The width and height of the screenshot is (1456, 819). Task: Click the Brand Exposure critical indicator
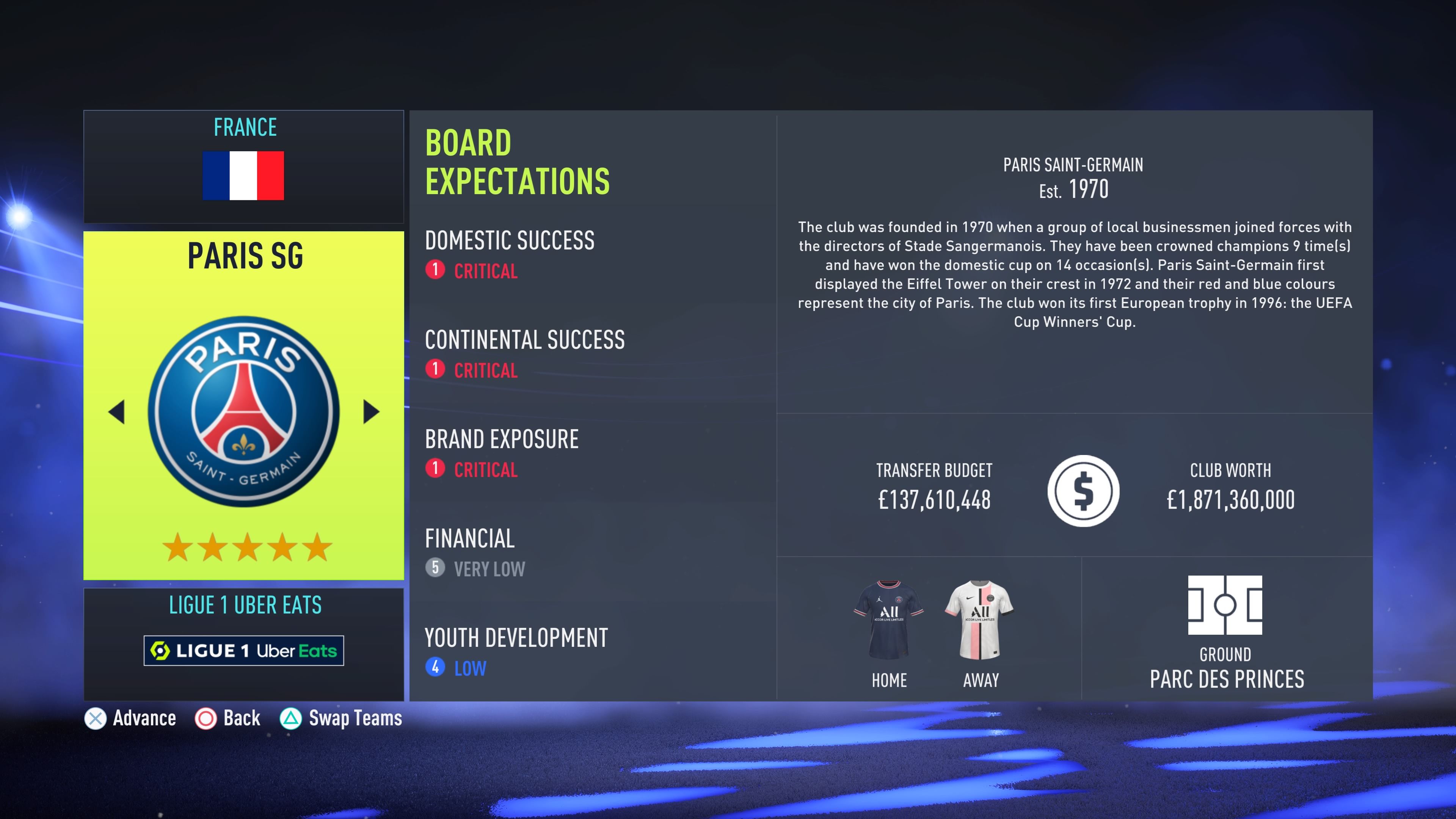[x=435, y=469]
